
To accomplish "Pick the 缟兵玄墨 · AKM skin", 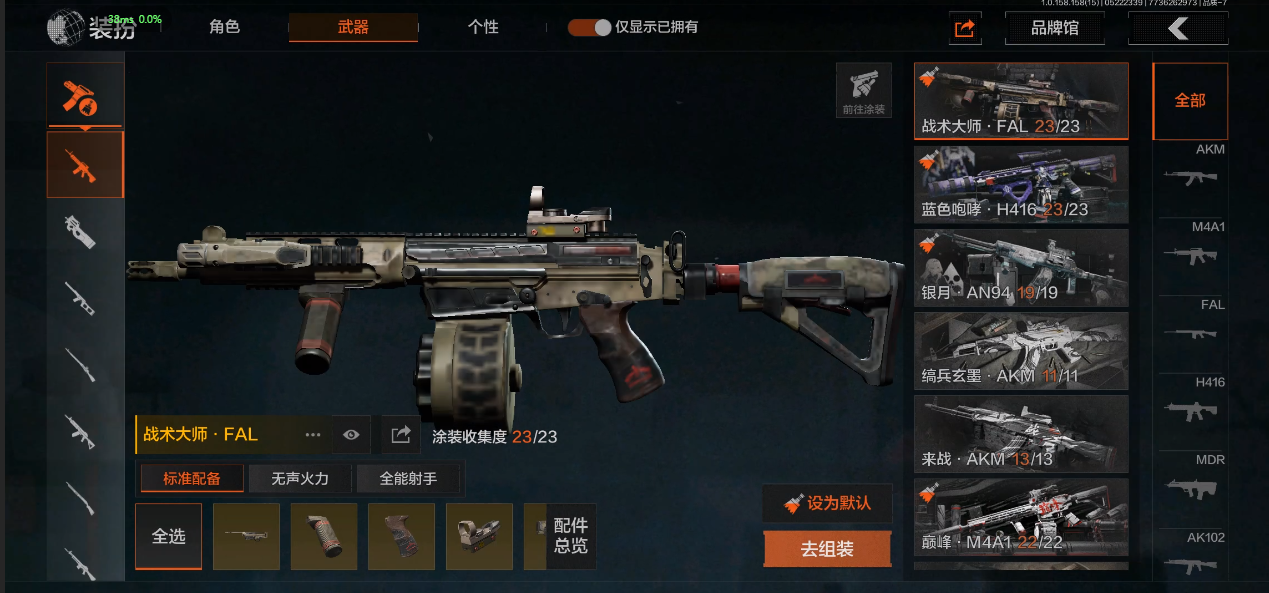I will point(1021,351).
